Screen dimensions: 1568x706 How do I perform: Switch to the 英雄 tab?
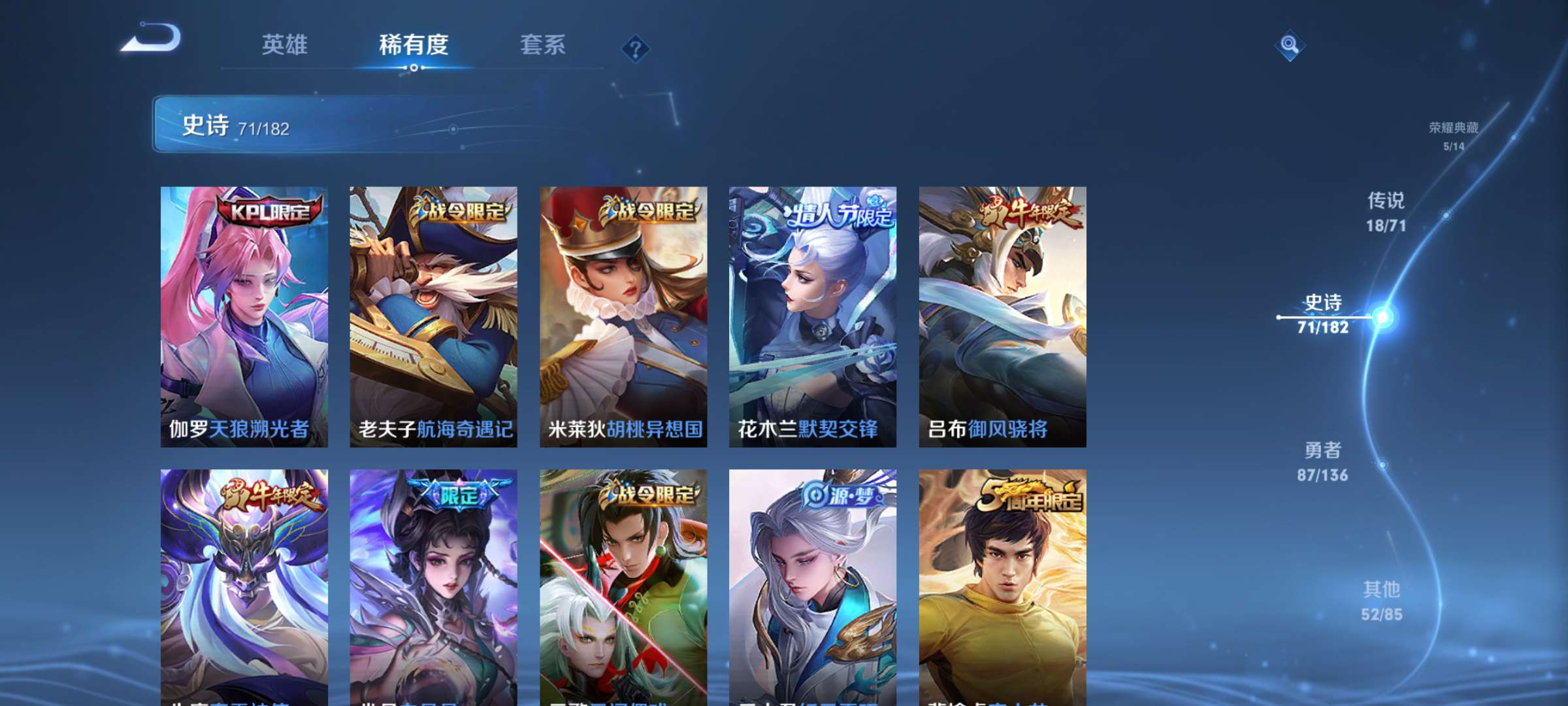tap(286, 46)
